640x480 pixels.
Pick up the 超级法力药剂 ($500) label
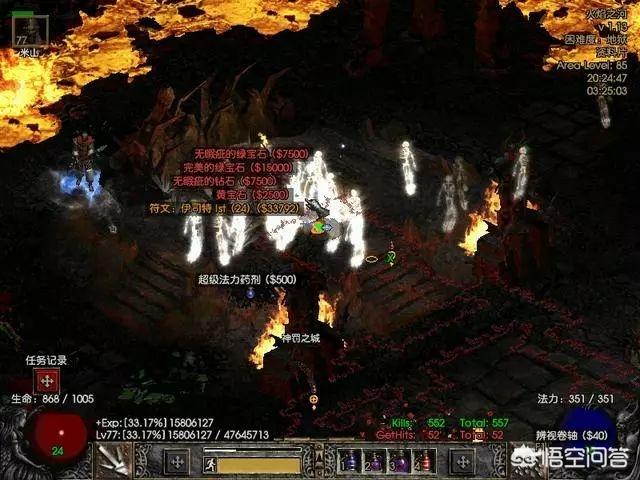coord(247,280)
